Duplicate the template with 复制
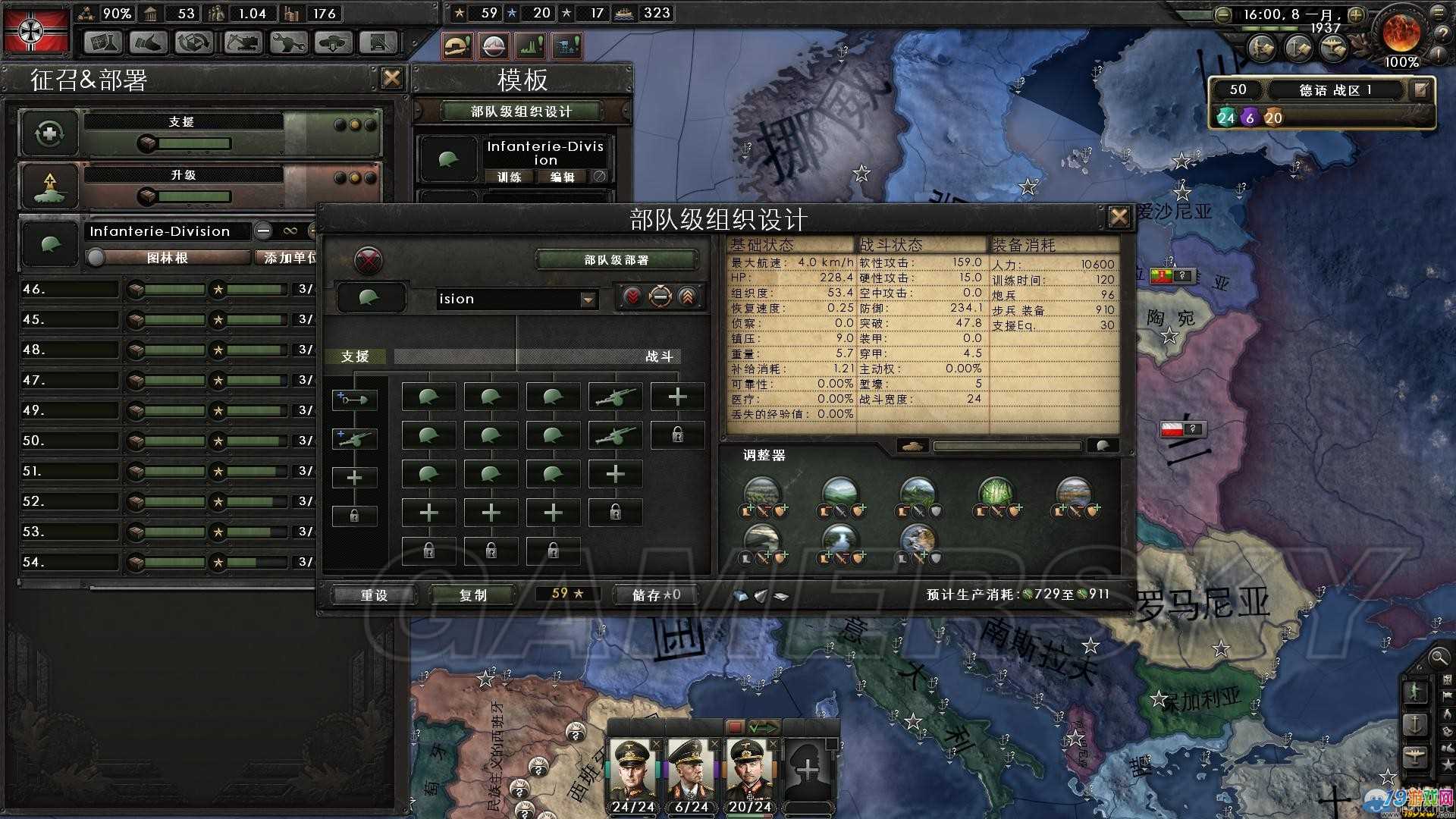 point(473,595)
